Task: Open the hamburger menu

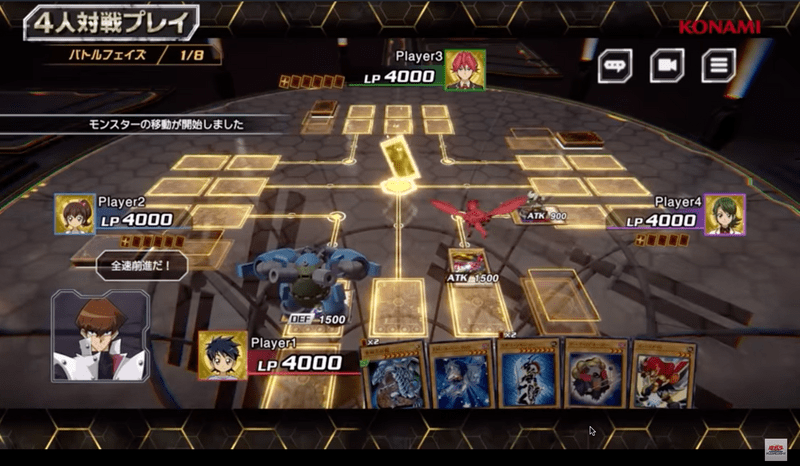Action: click(x=717, y=66)
